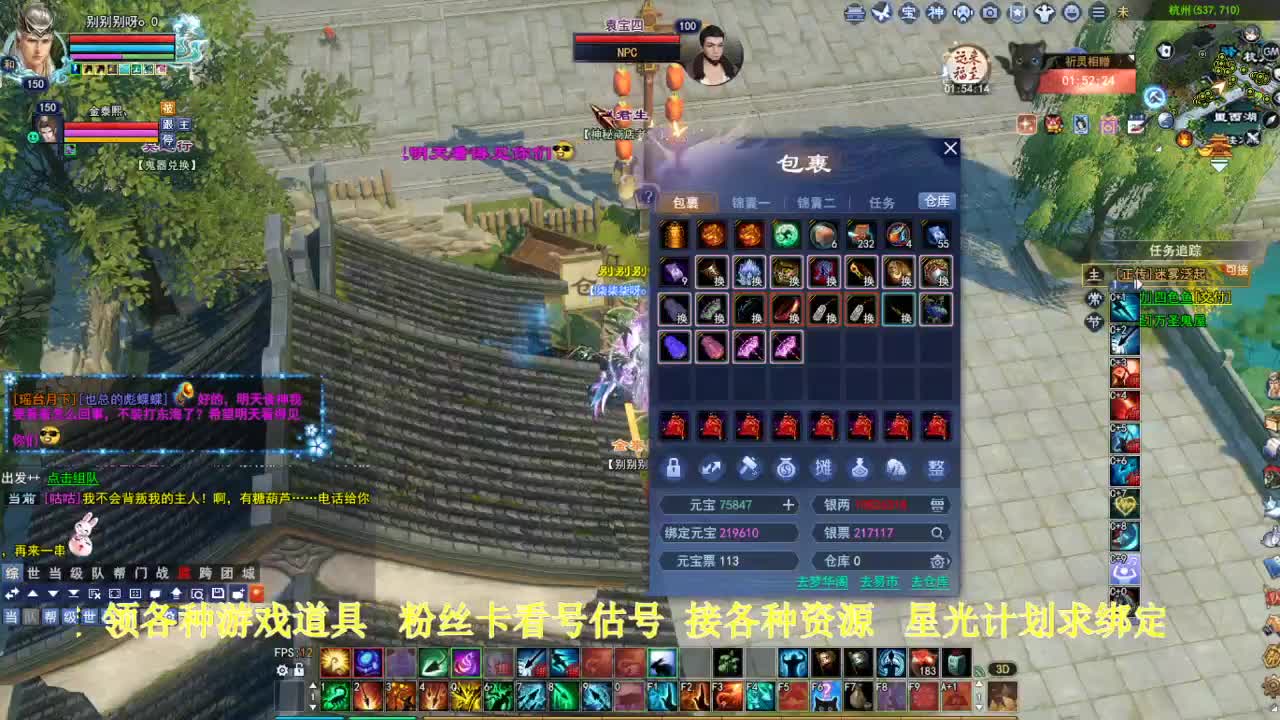Click the money bag sell icon in inventory
Image resolution: width=1280 pixels, height=720 pixels.
click(786, 469)
